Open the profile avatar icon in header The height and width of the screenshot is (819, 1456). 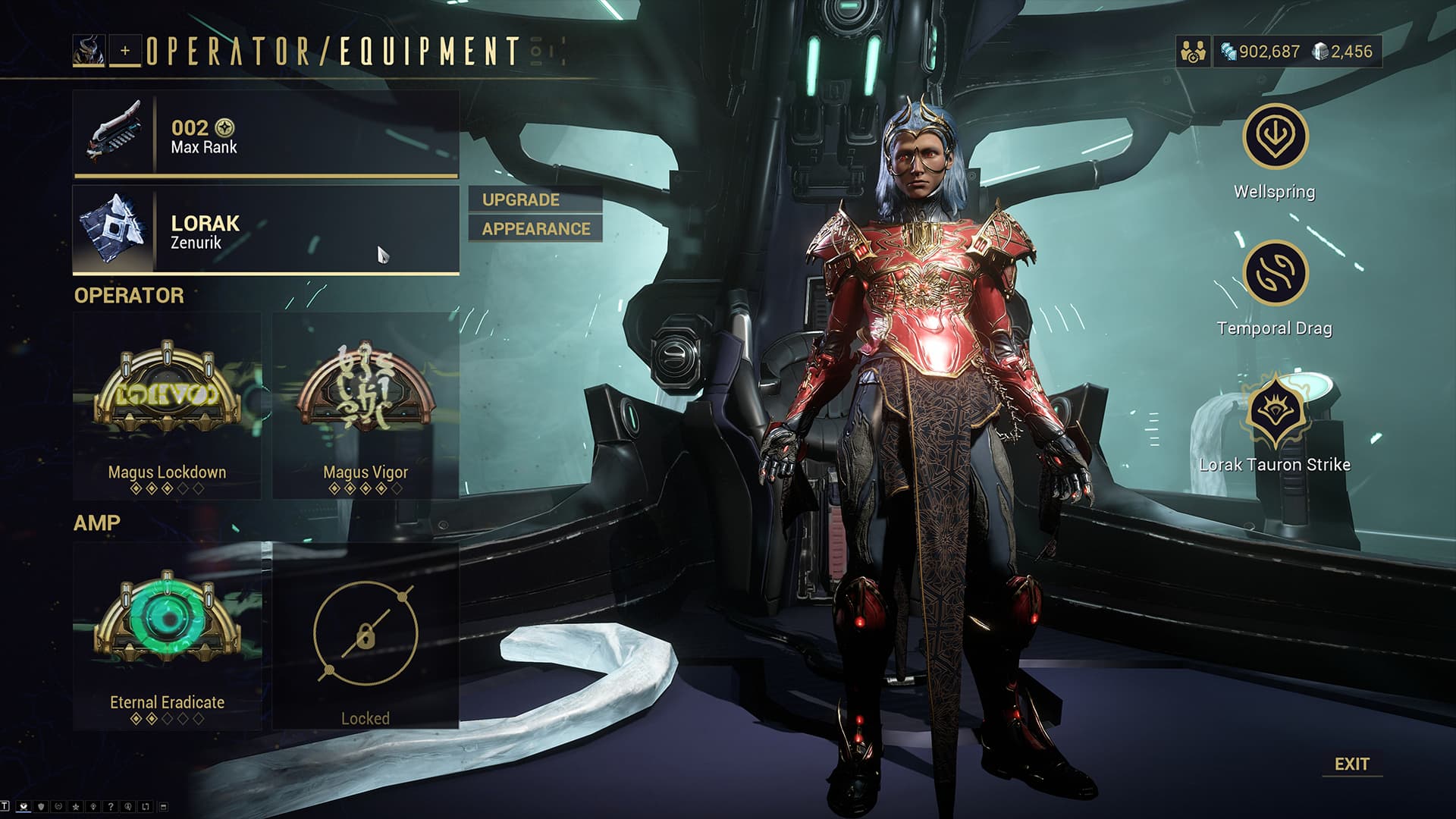coord(89,51)
